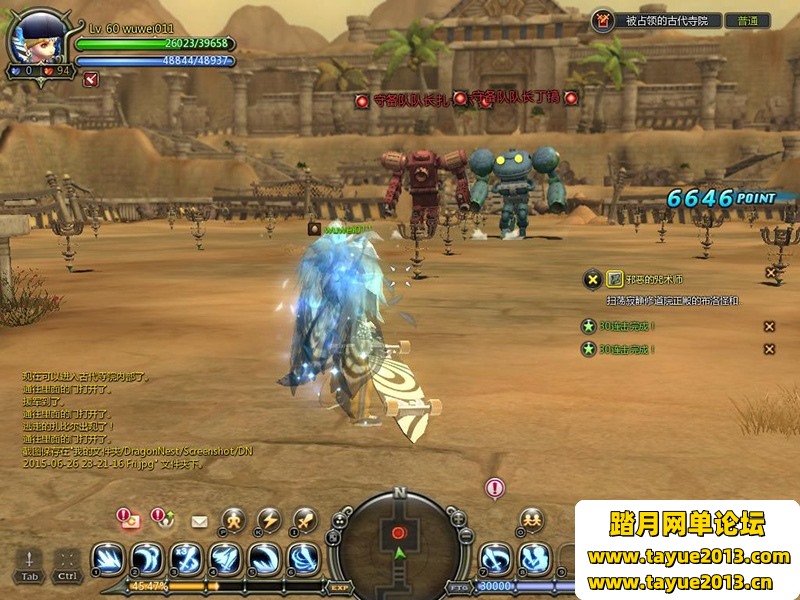Image resolution: width=800 pixels, height=600 pixels.
Task: Cast the skill in hotbar slot 7
Action: click(495, 558)
